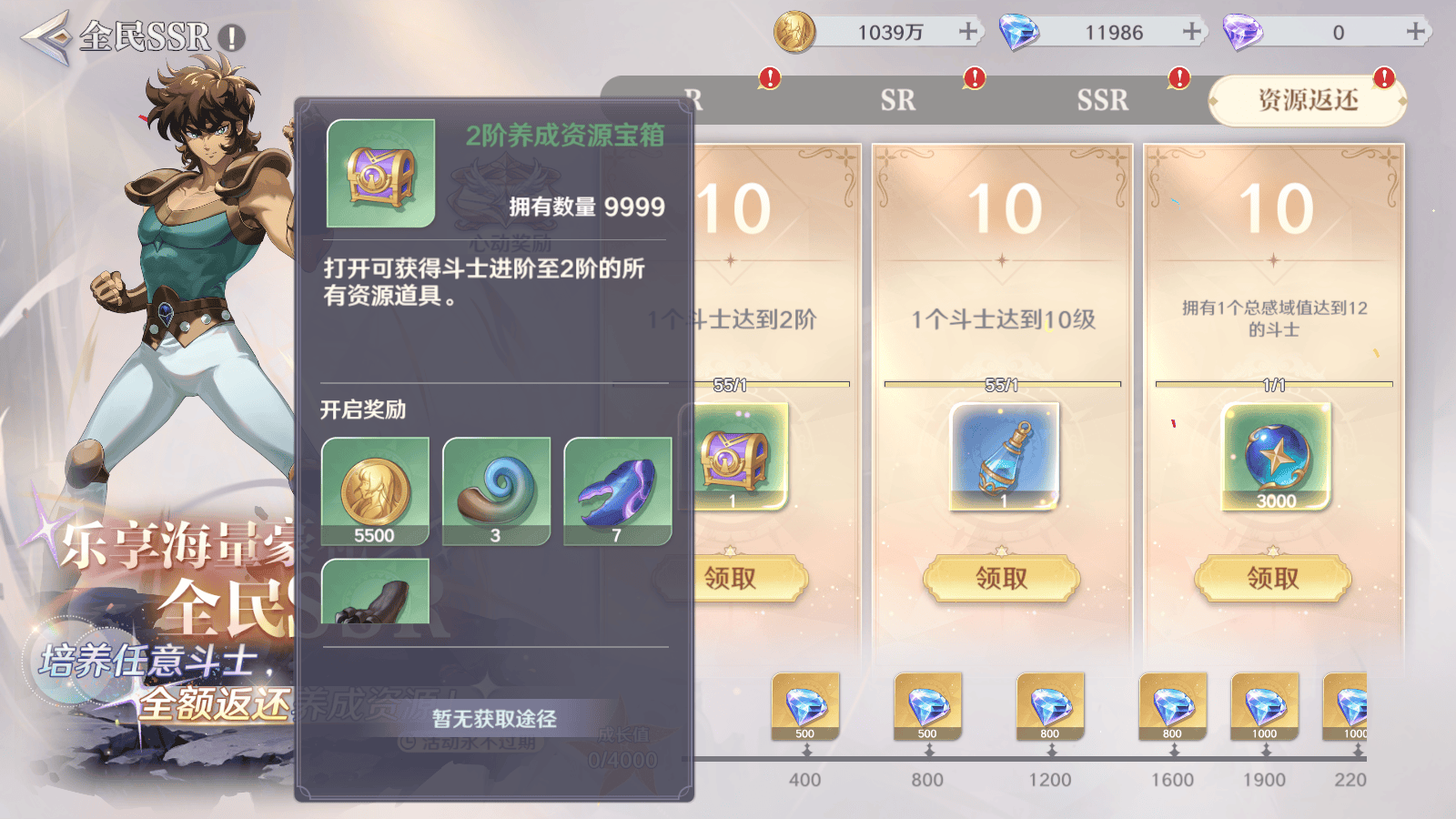Click the plus to add gold coins
Image resolution: width=1456 pixels, height=819 pixels.
(966, 31)
